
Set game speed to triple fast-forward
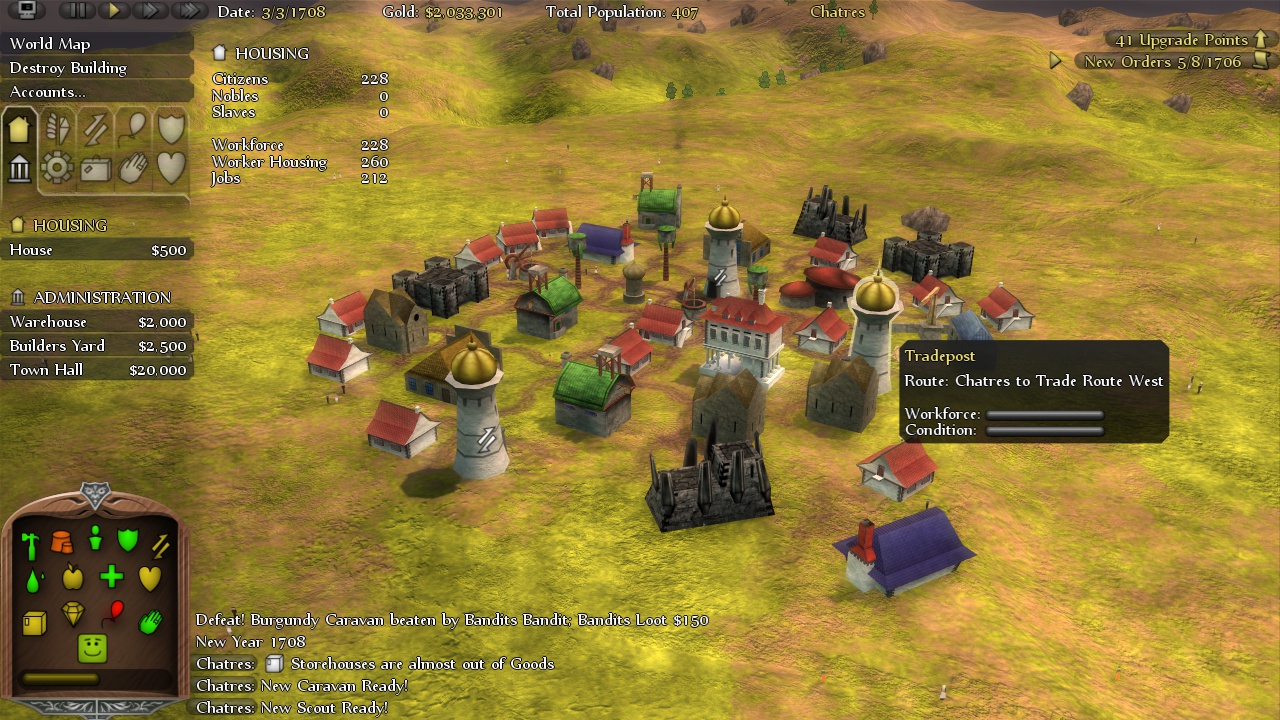pos(188,11)
